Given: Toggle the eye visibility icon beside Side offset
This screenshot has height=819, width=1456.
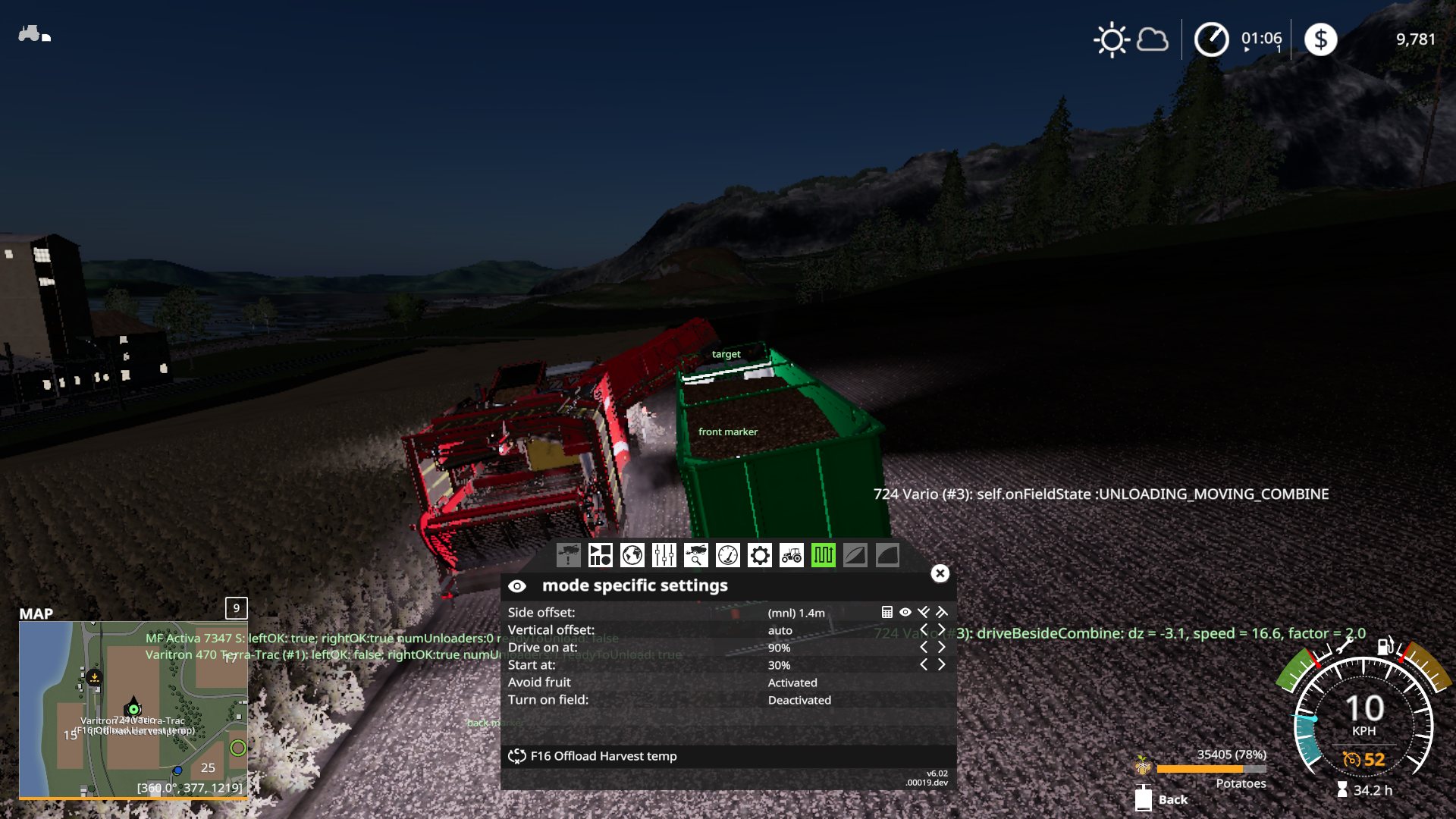Looking at the screenshot, I should point(905,612).
